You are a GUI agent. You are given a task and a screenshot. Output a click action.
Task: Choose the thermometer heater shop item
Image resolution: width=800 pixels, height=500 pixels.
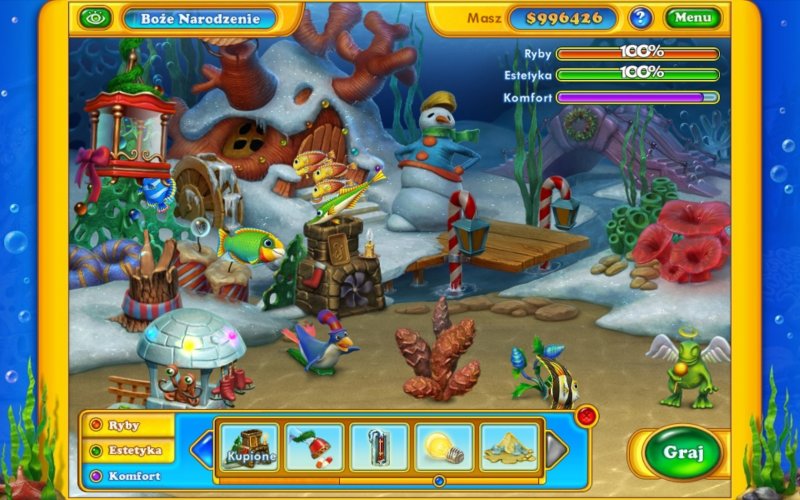pos(379,447)
